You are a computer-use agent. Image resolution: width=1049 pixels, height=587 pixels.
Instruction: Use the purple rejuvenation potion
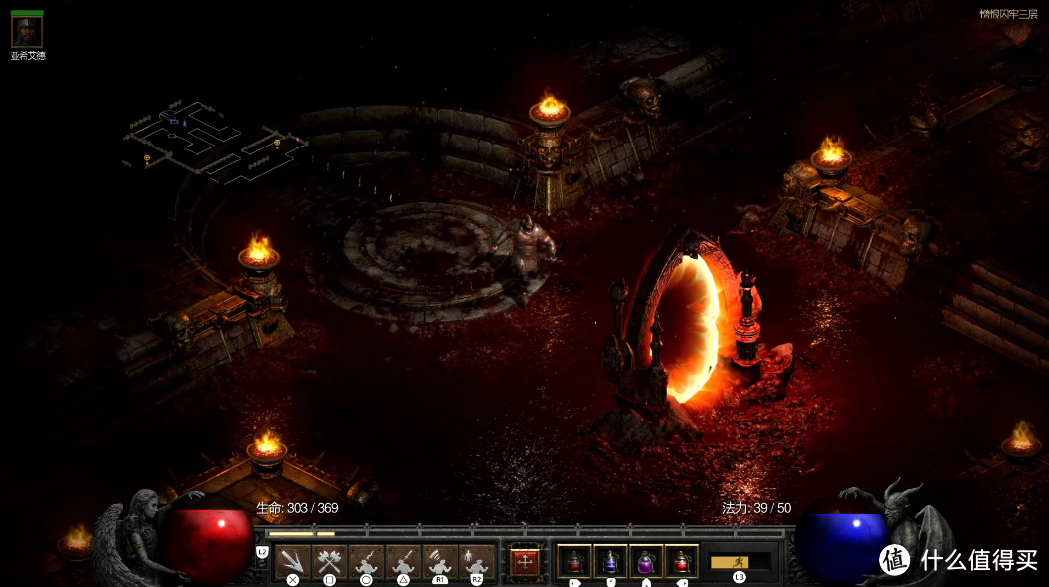(x=646, y=561)
